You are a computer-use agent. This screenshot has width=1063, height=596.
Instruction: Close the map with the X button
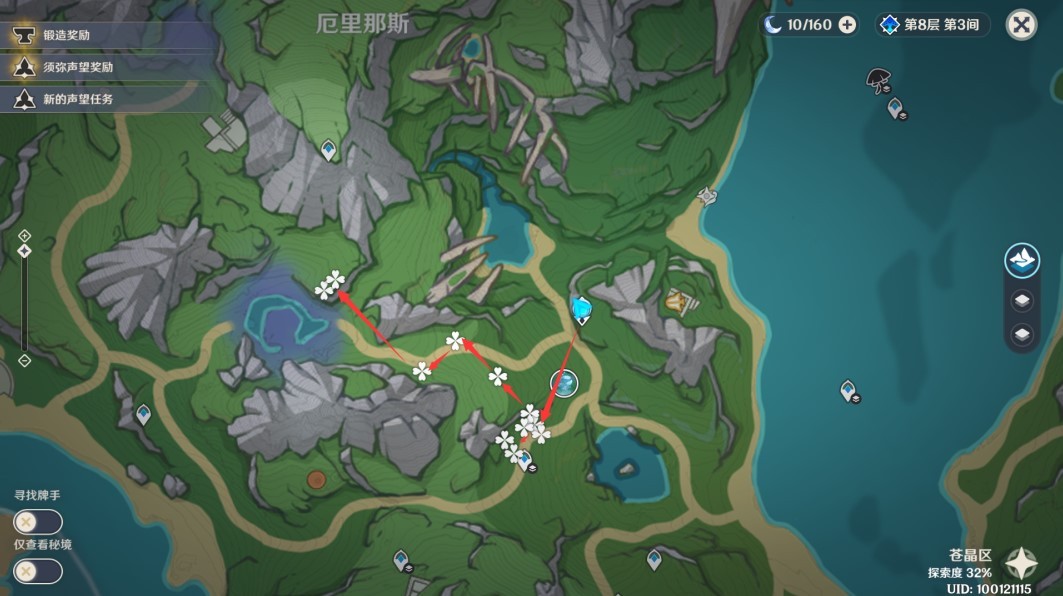pyautogui.click(x=1020, y=25)
